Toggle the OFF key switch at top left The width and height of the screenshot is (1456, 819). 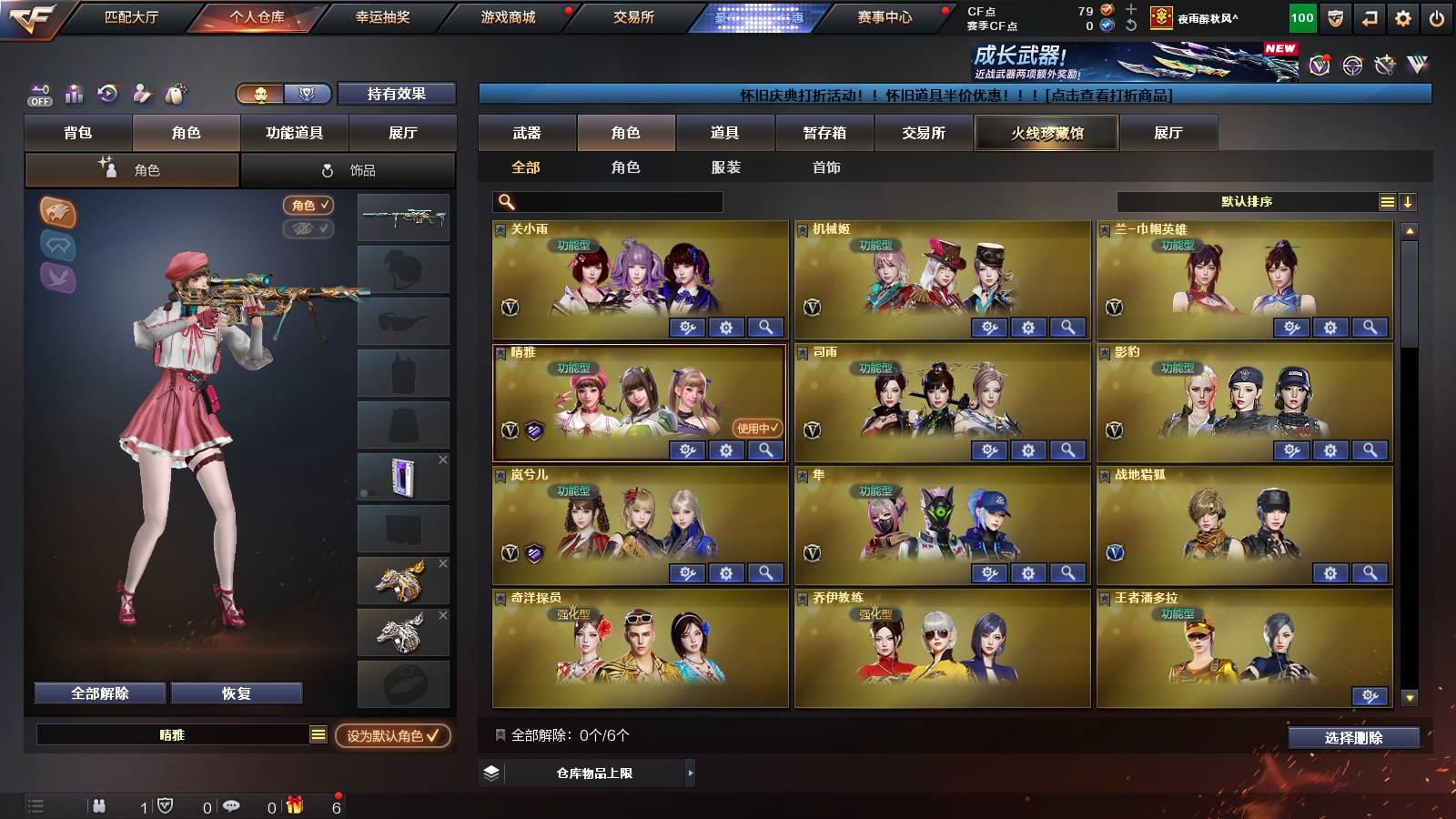38,95
